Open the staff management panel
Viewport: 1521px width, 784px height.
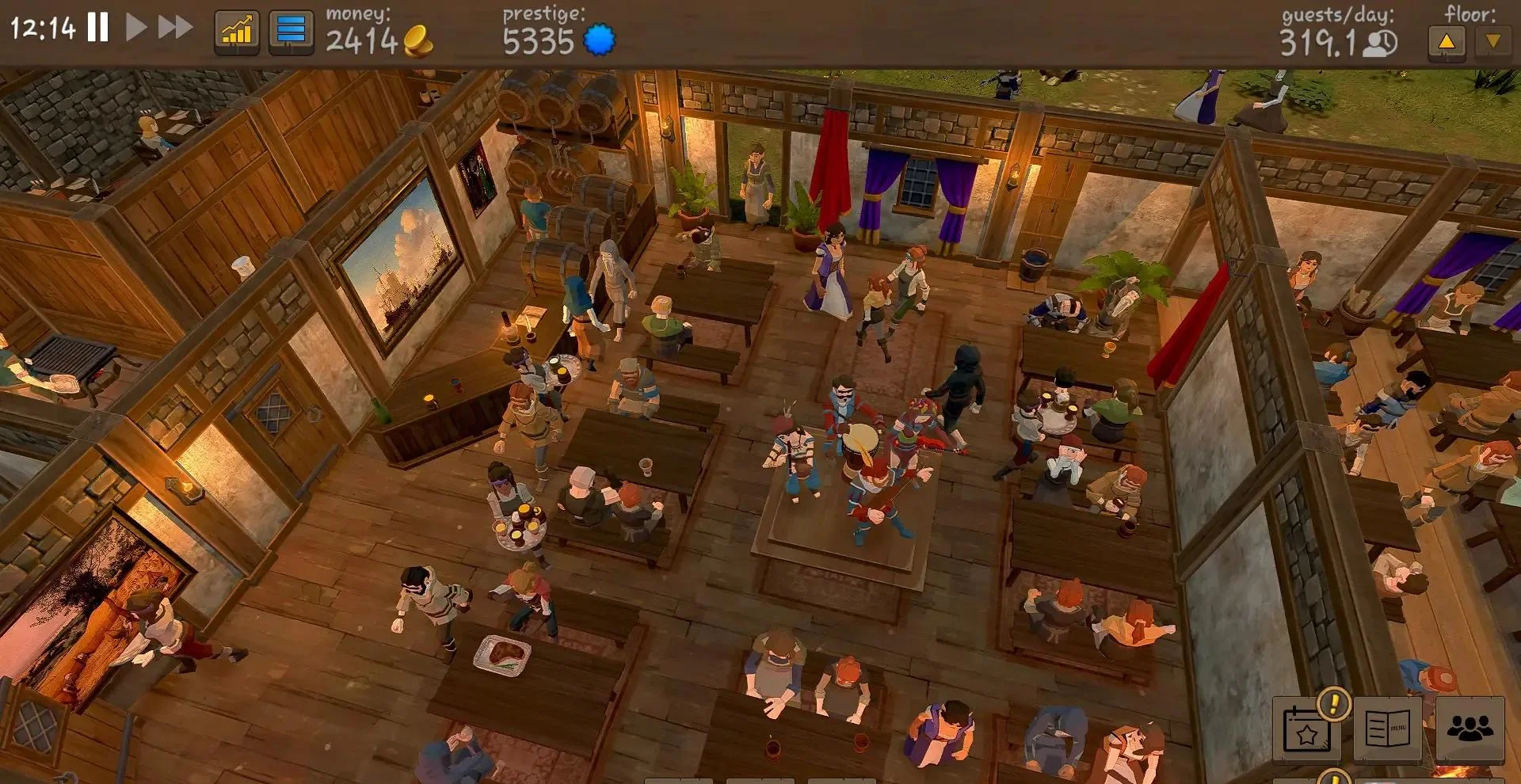point(1470,728)
